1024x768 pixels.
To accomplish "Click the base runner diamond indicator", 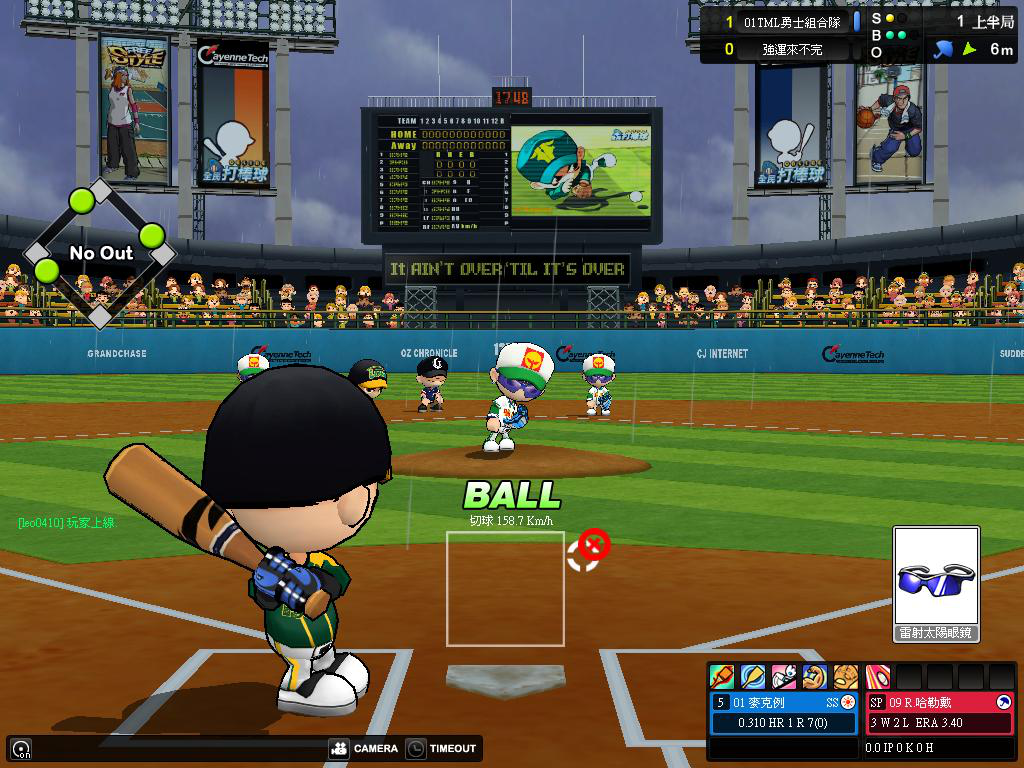I will point(99,253).
